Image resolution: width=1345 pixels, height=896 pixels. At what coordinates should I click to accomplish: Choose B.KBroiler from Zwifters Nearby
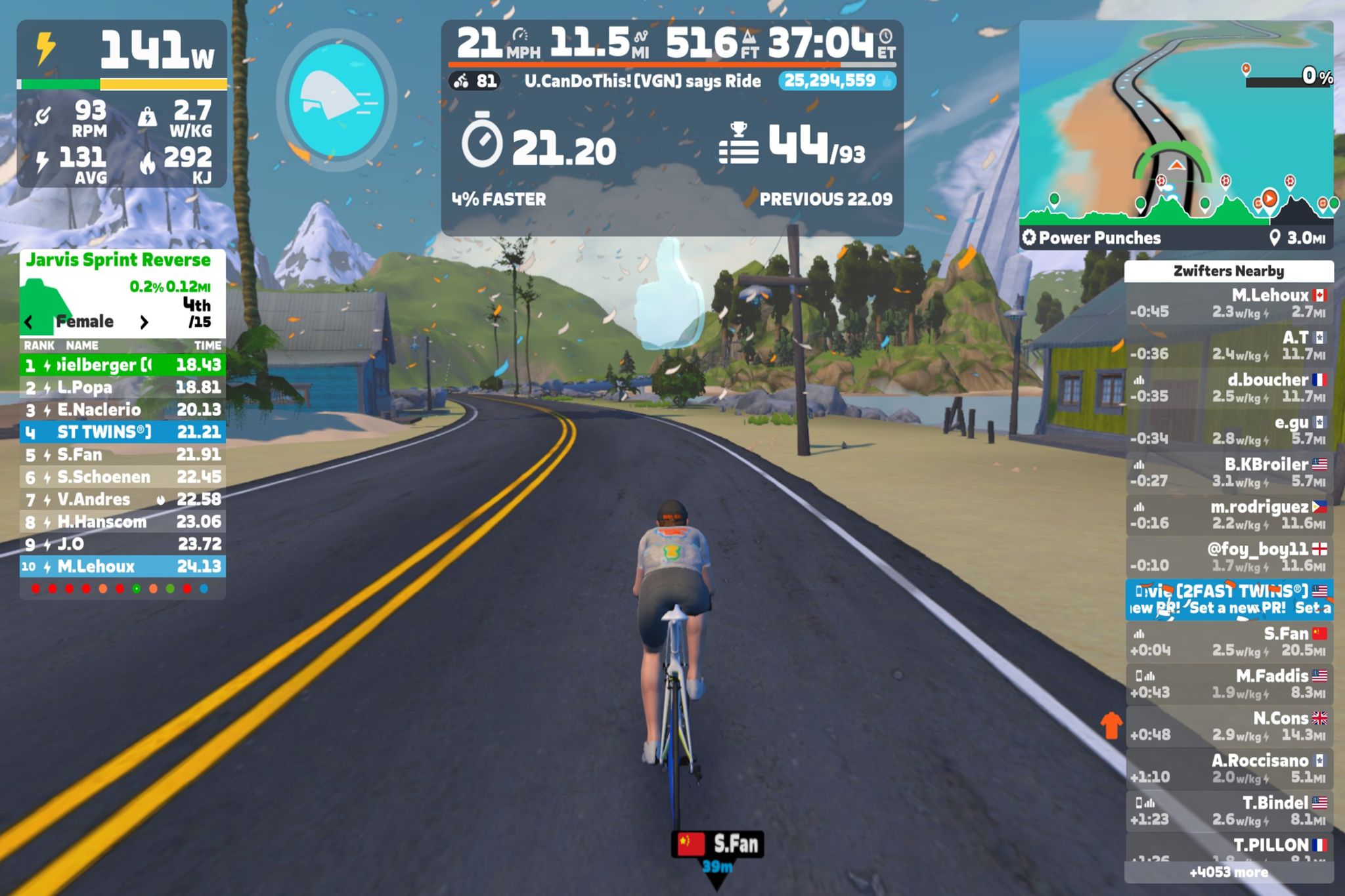tap(1228, 473)
